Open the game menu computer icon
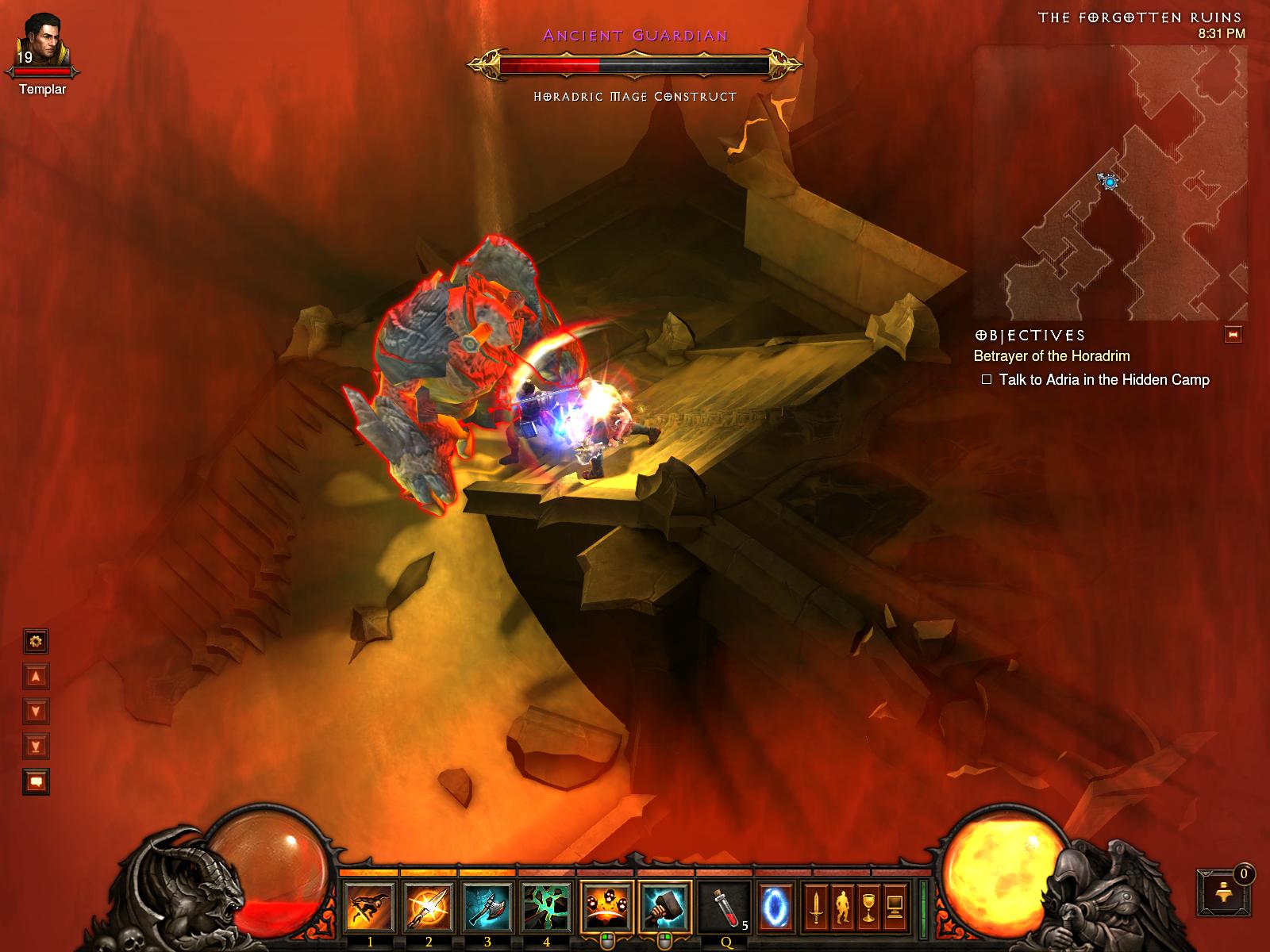The height and width of the screenshot is (952, 1270). click(895, 906)
